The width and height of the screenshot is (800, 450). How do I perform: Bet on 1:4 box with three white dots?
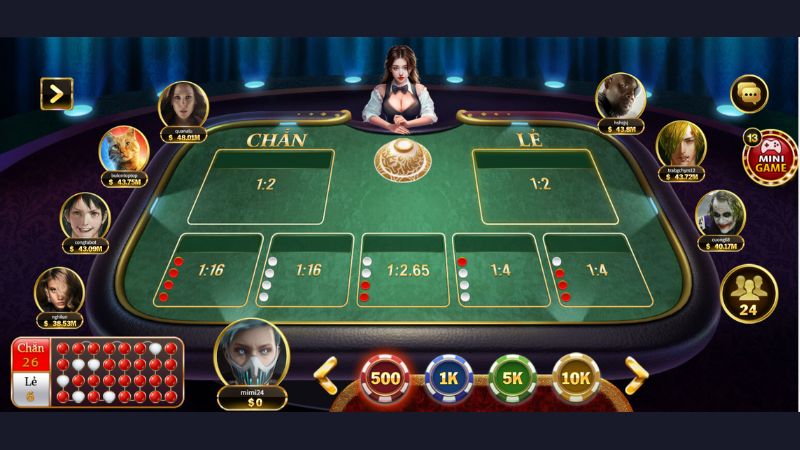coord(498,270)
